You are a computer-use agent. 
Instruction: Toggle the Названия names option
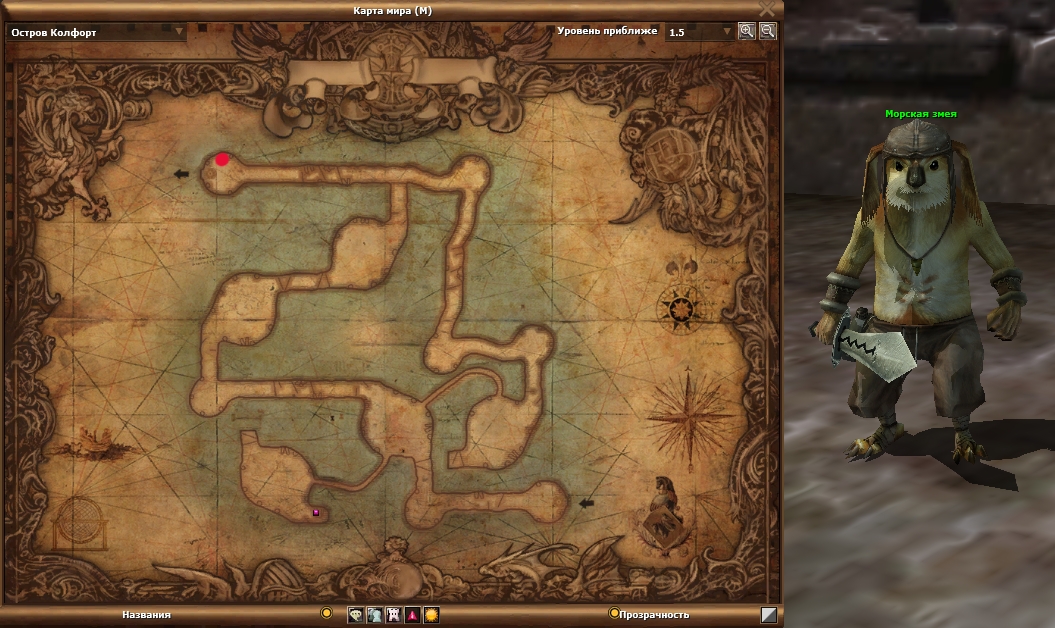point(326,613)
